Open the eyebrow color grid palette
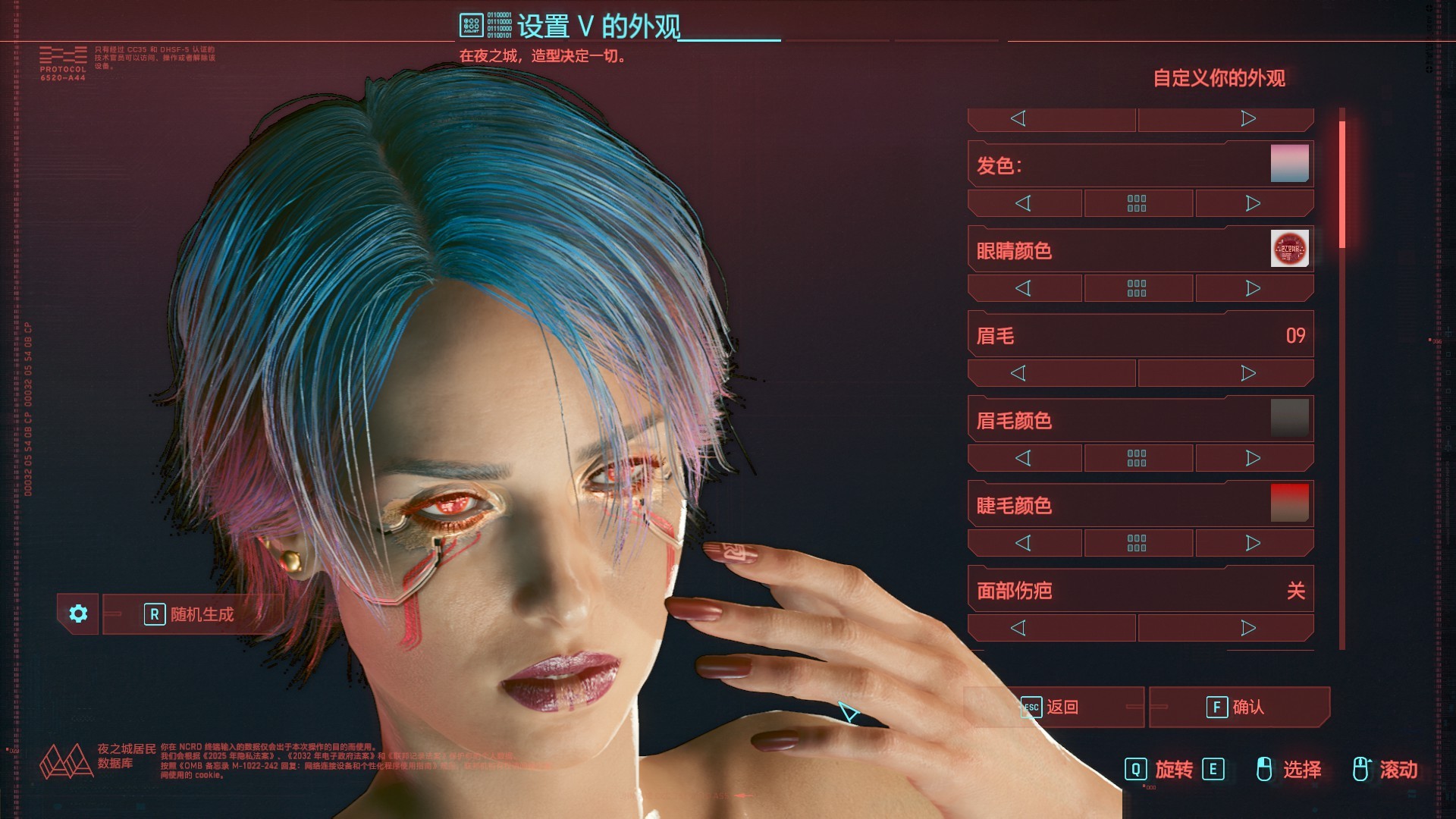The height and width of the screenshot is (819, 1456). (1137, 458)
